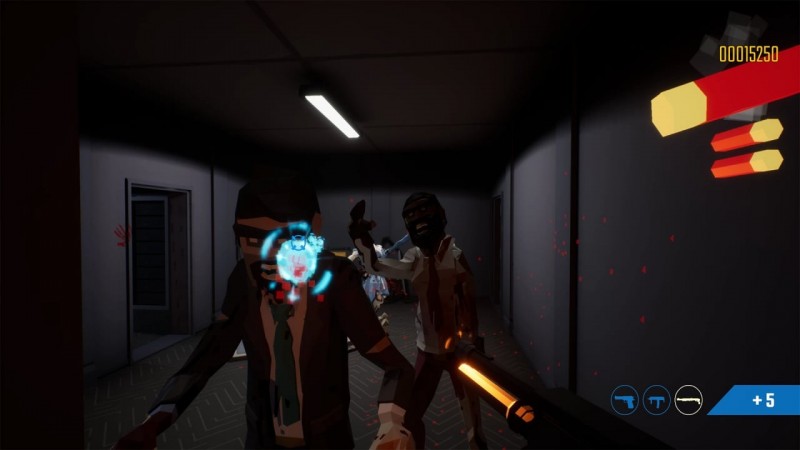Switch to the submachine gun icon
Screen dimensions: 800x450
[x=657, y=400]
